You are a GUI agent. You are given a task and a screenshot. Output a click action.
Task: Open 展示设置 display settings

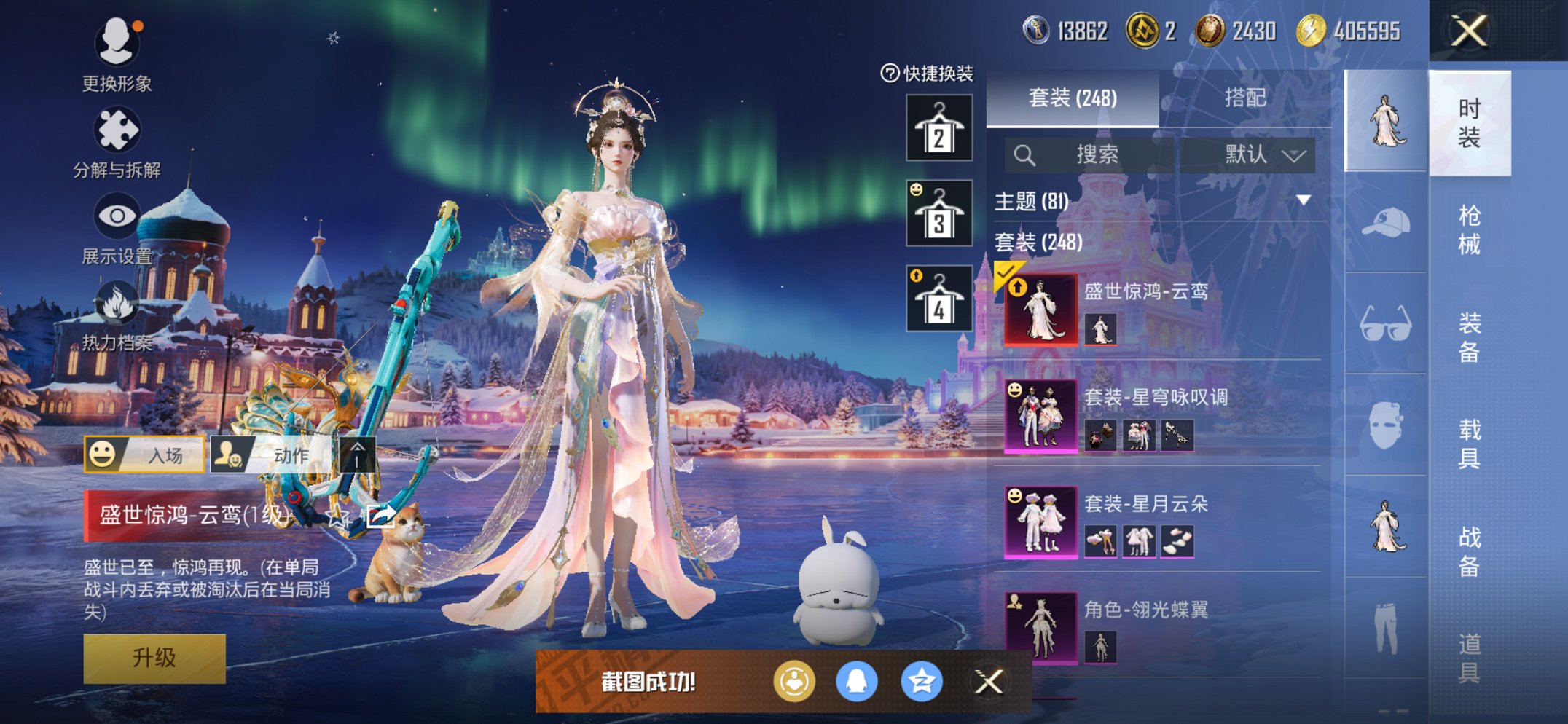point(117,227)
